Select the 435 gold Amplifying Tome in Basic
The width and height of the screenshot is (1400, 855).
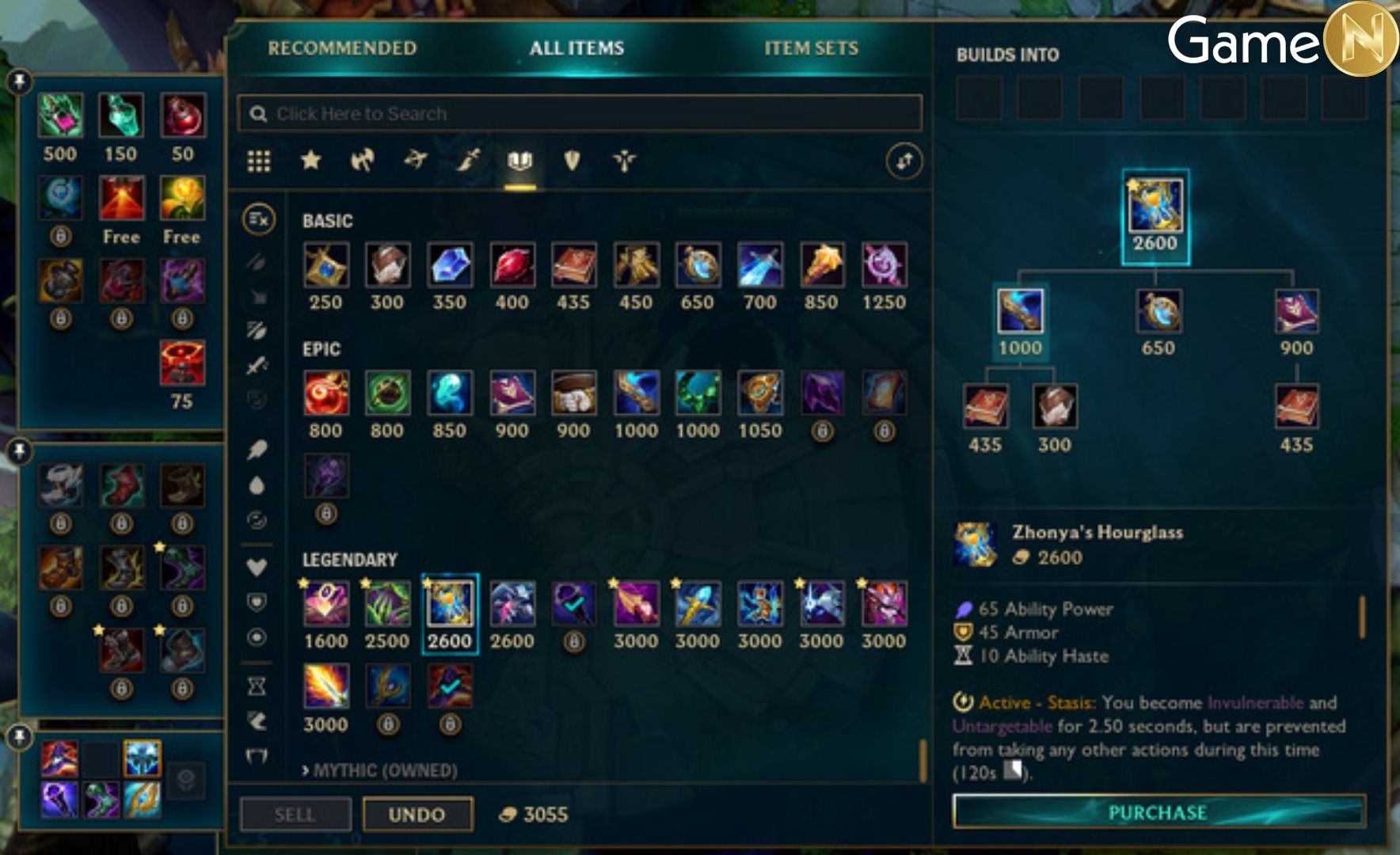tap(573, 265)
